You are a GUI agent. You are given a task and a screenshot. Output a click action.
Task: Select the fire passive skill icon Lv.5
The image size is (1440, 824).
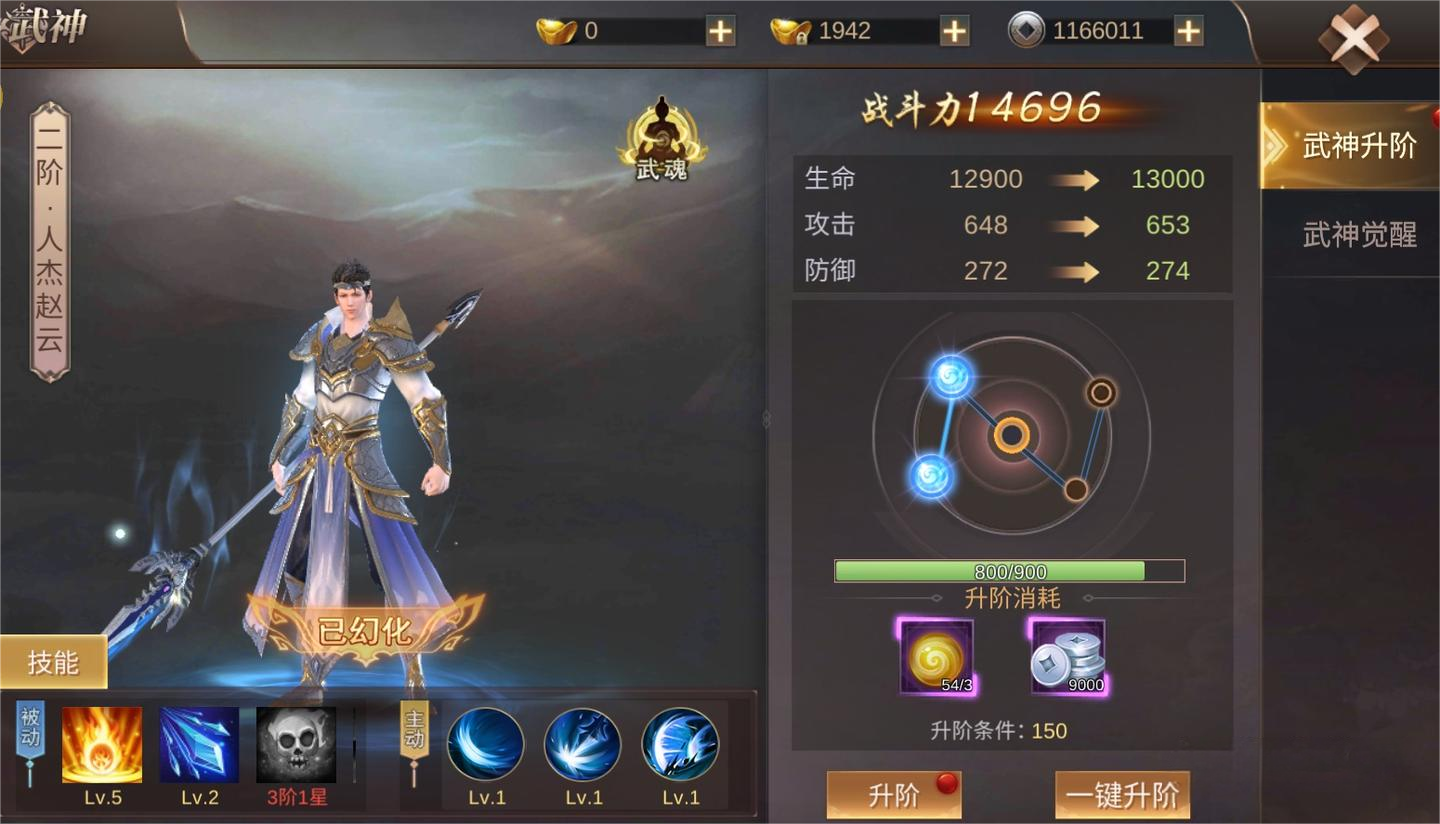pyautogui.click(x=102, y=745)
